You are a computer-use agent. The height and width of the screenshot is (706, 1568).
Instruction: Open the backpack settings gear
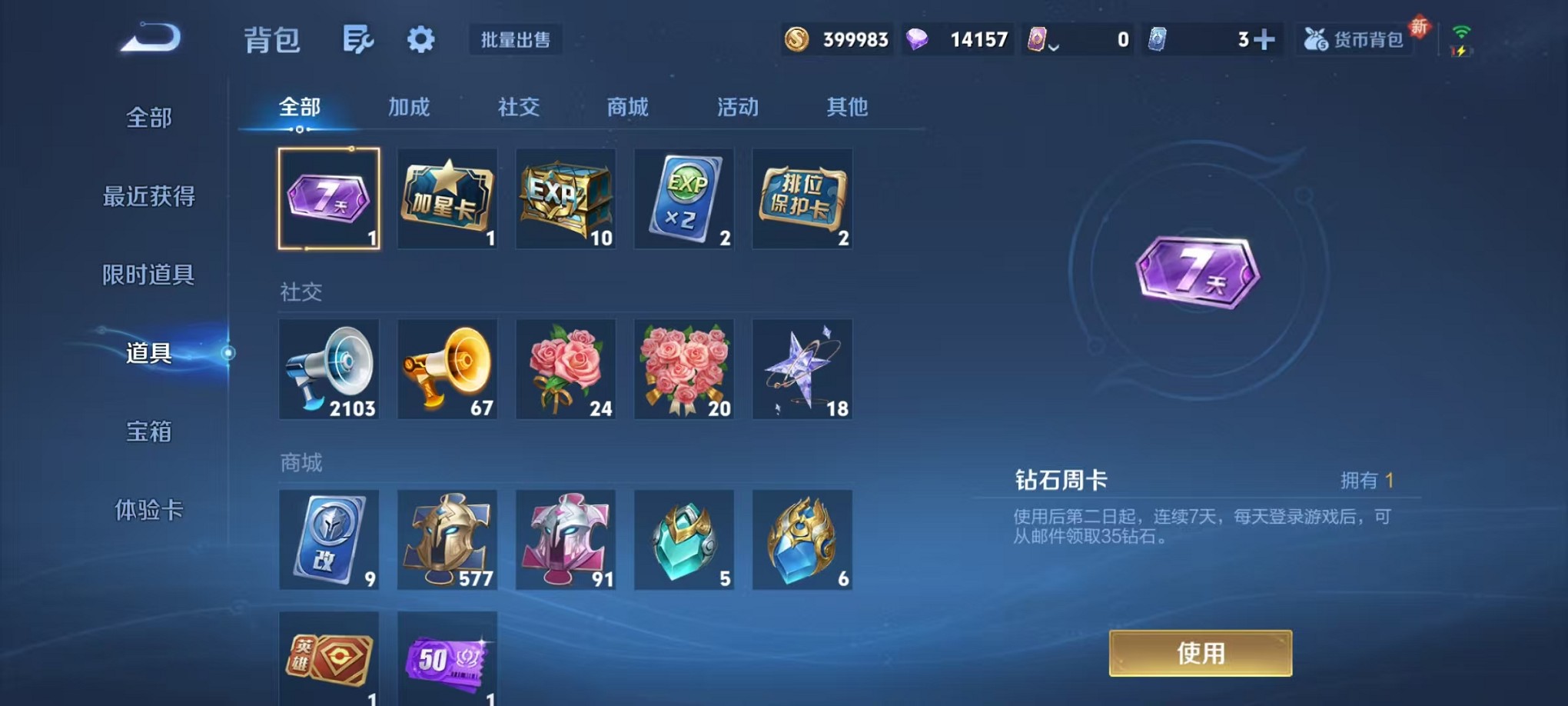[x=422, y=39]
